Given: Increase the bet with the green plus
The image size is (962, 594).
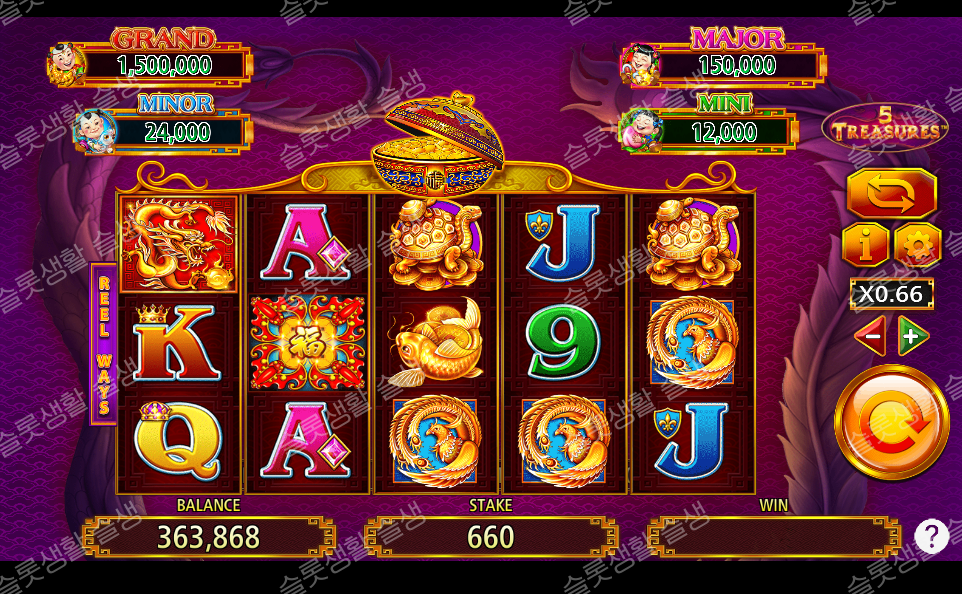Looking at the screenshot, I should (913, 337).
